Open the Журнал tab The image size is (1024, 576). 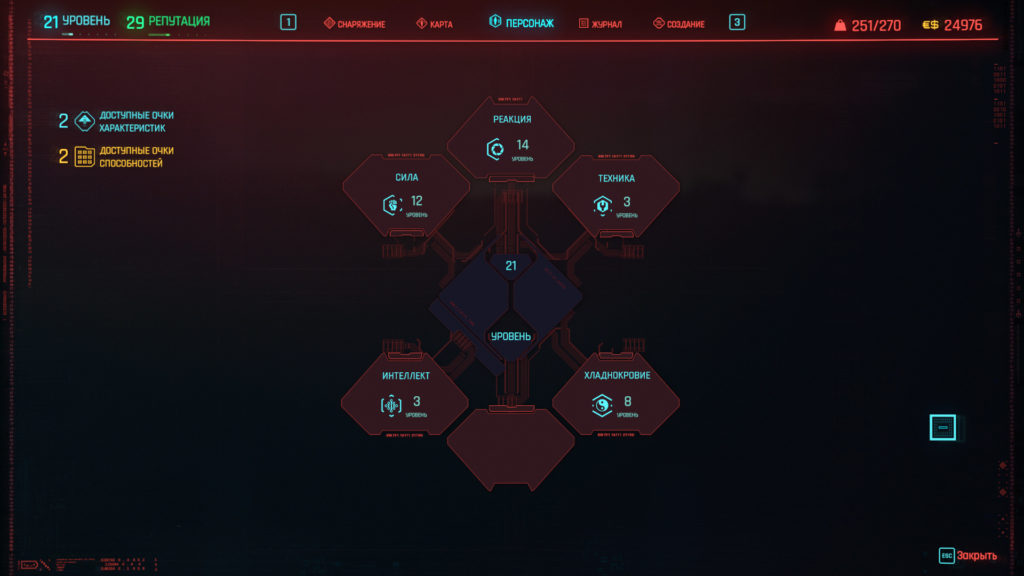(x=600, y=23)
